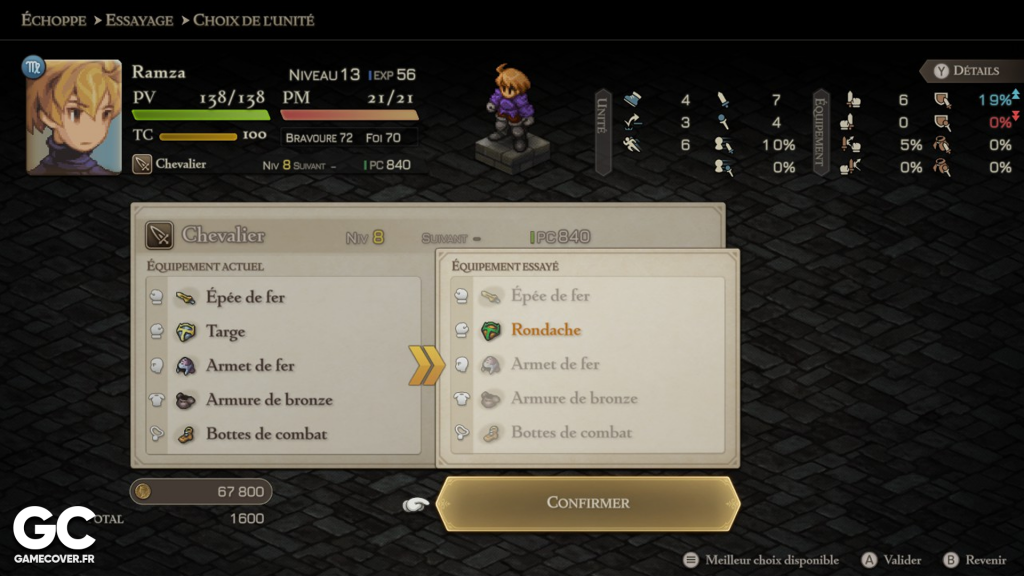Open the Détails stats panel
Image resolution: width=1024 pixels, height=576 pixels.
tap(965, 71)
